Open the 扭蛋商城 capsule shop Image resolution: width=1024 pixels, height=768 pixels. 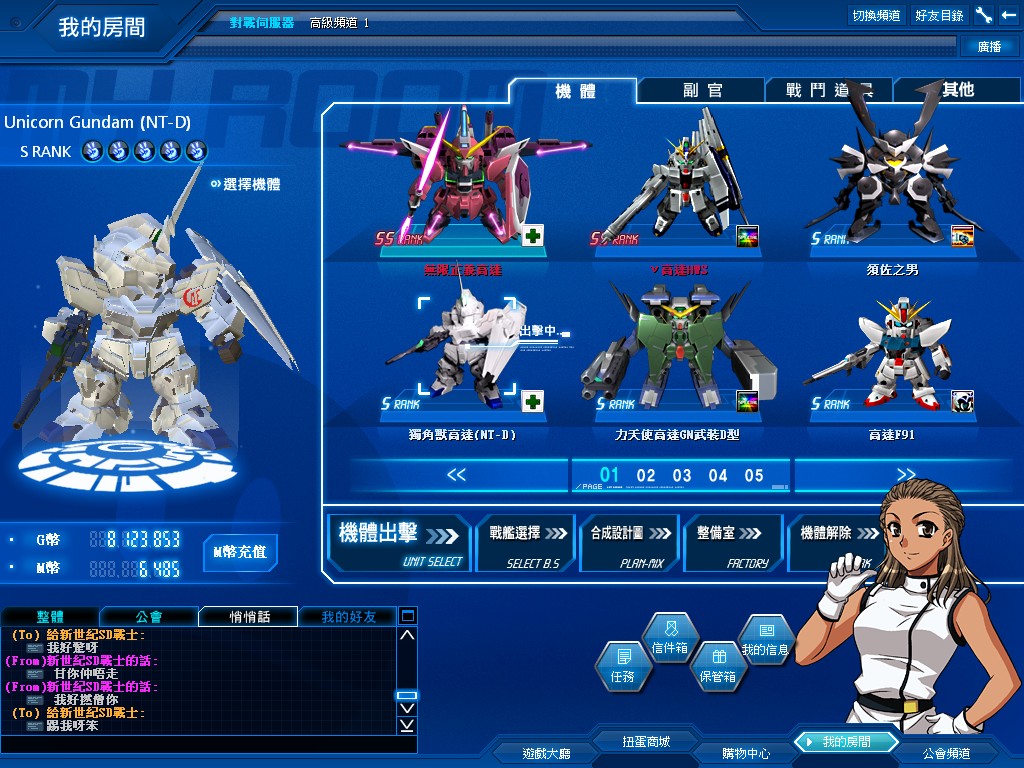coord(645,742)
